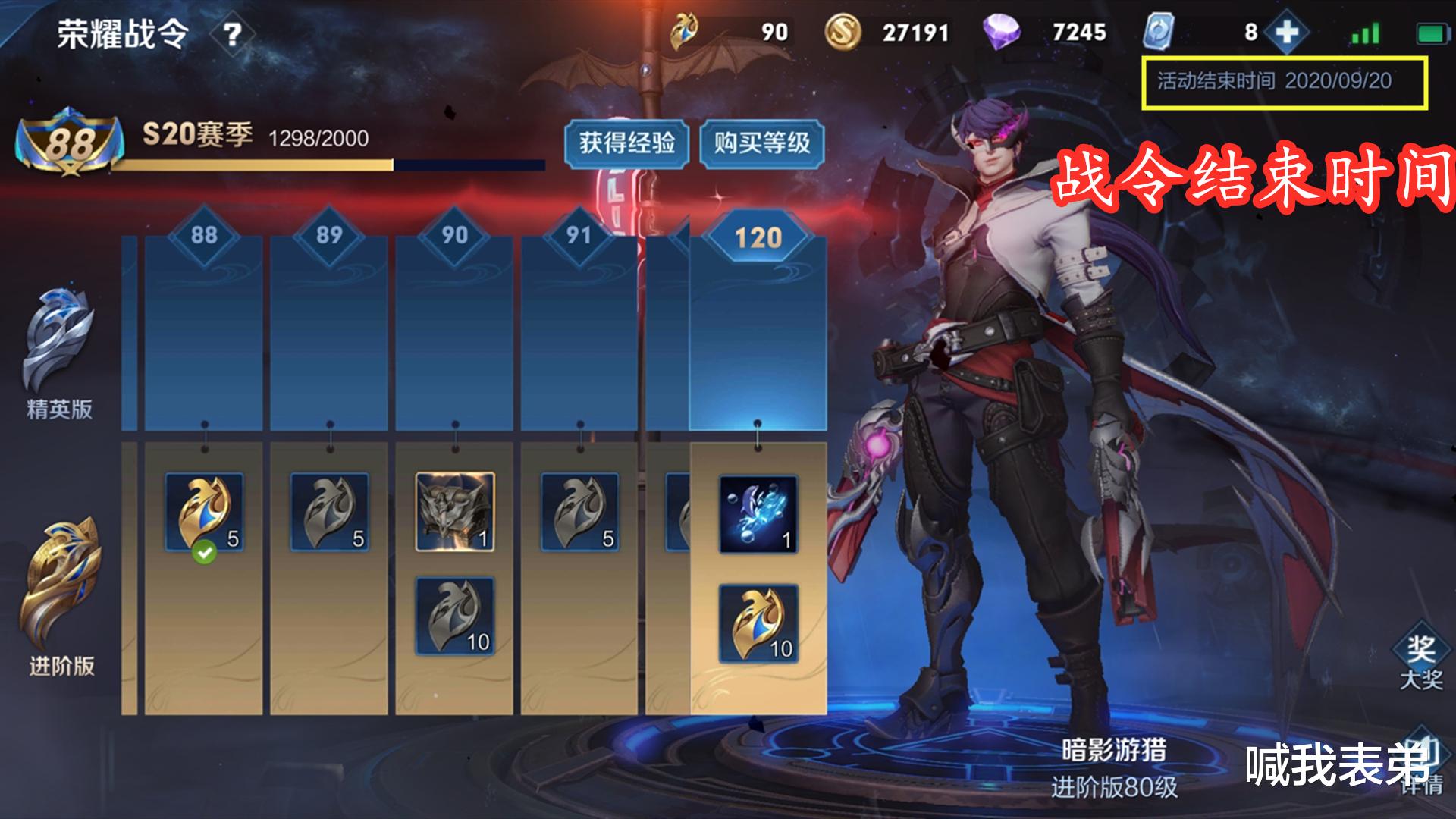This screenshot has width=1456, height=819.
Task: Click the gold coin balance icon
Action: (x=845, y=31)
